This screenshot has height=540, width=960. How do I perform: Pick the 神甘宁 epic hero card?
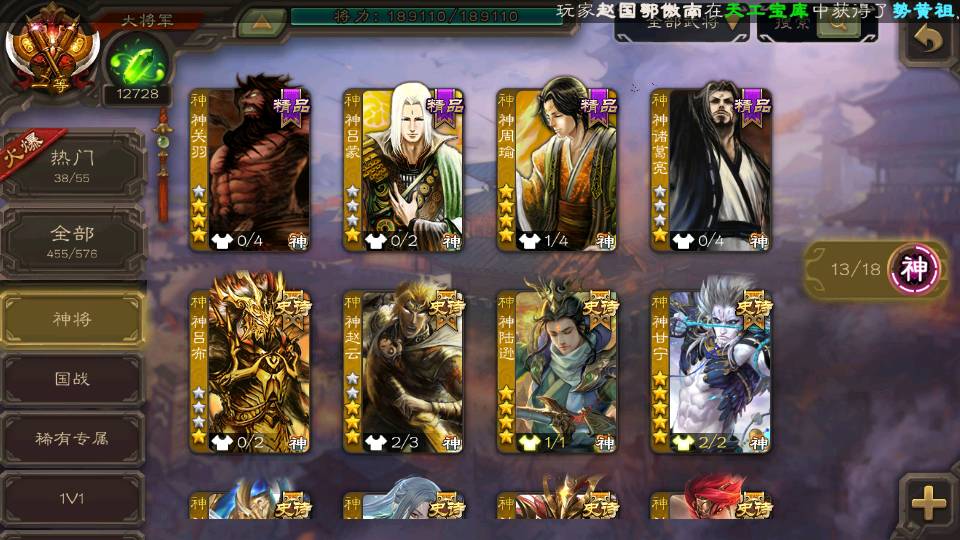coord(710,372)
